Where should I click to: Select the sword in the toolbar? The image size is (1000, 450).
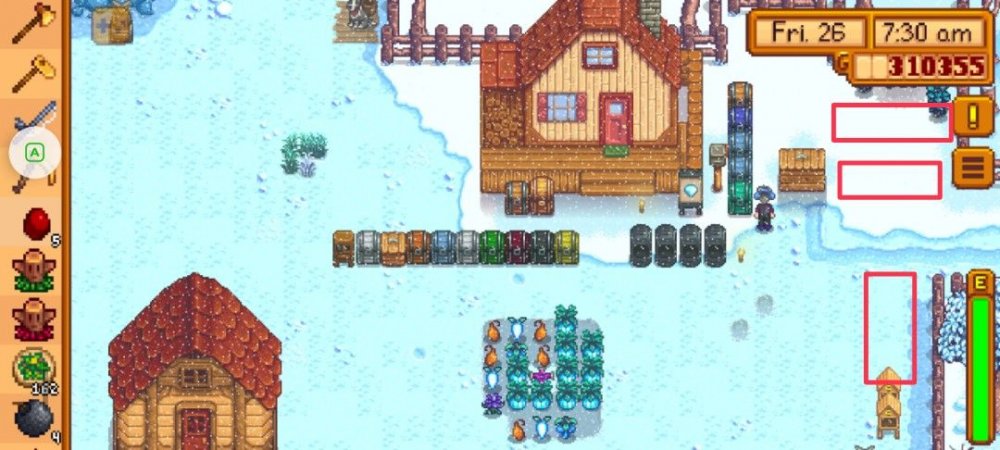(x=36, y=116)
